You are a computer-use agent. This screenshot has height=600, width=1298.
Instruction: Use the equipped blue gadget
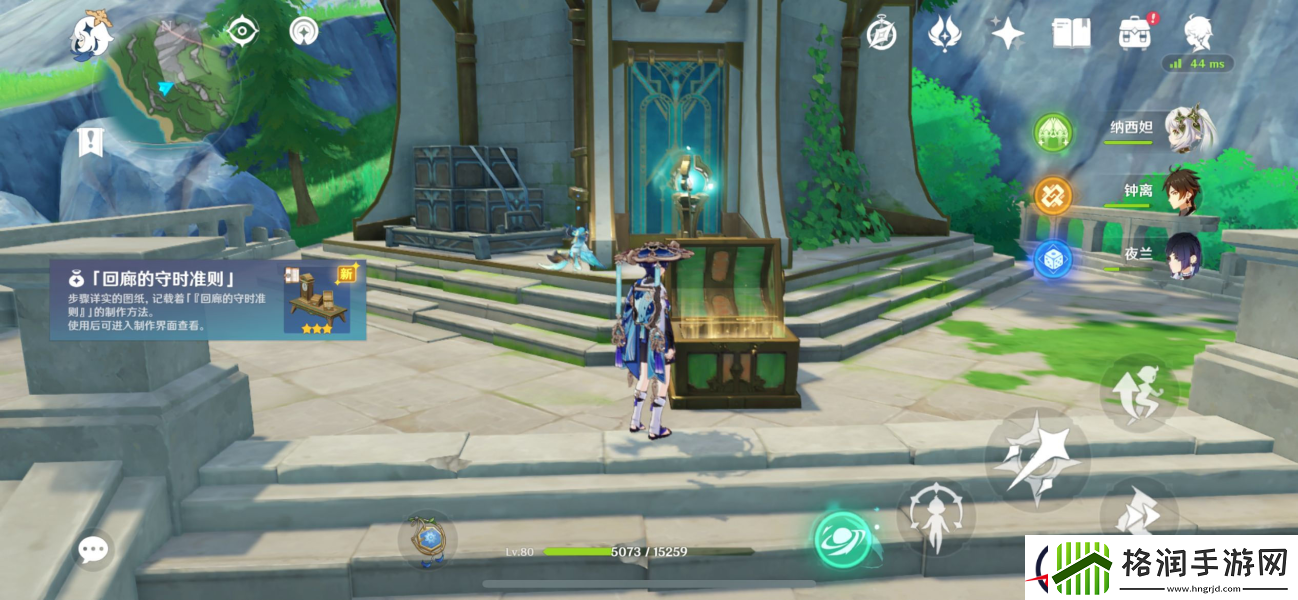[427, 538]
